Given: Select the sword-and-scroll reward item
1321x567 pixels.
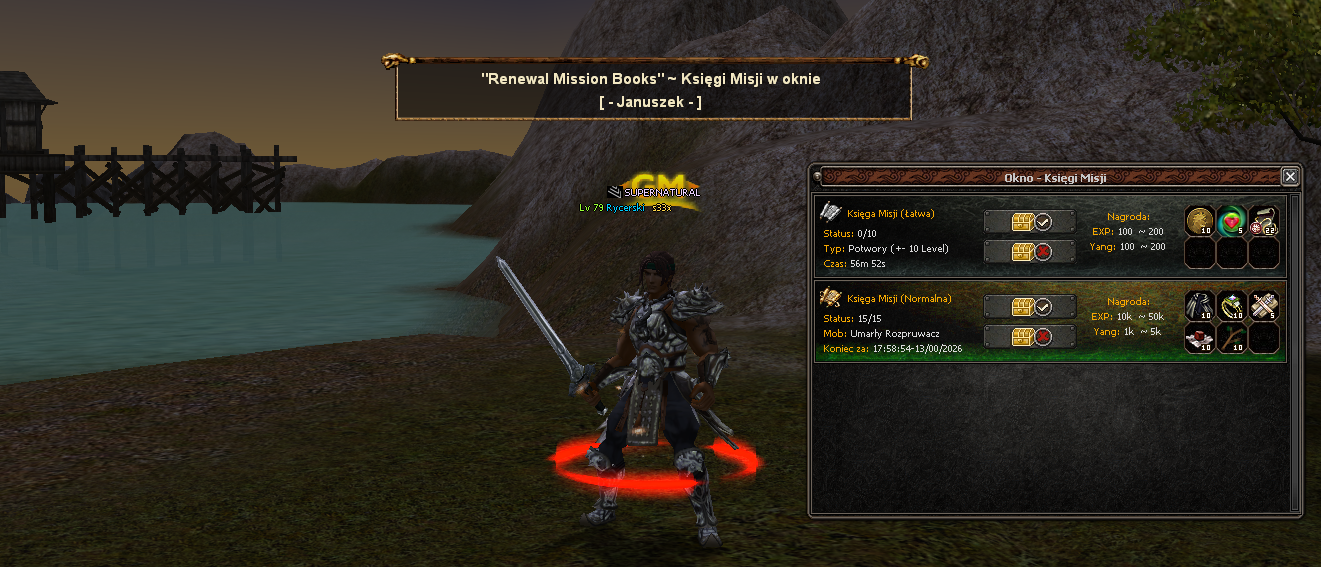Looking at the screenshot, I should click(1263, 305).
